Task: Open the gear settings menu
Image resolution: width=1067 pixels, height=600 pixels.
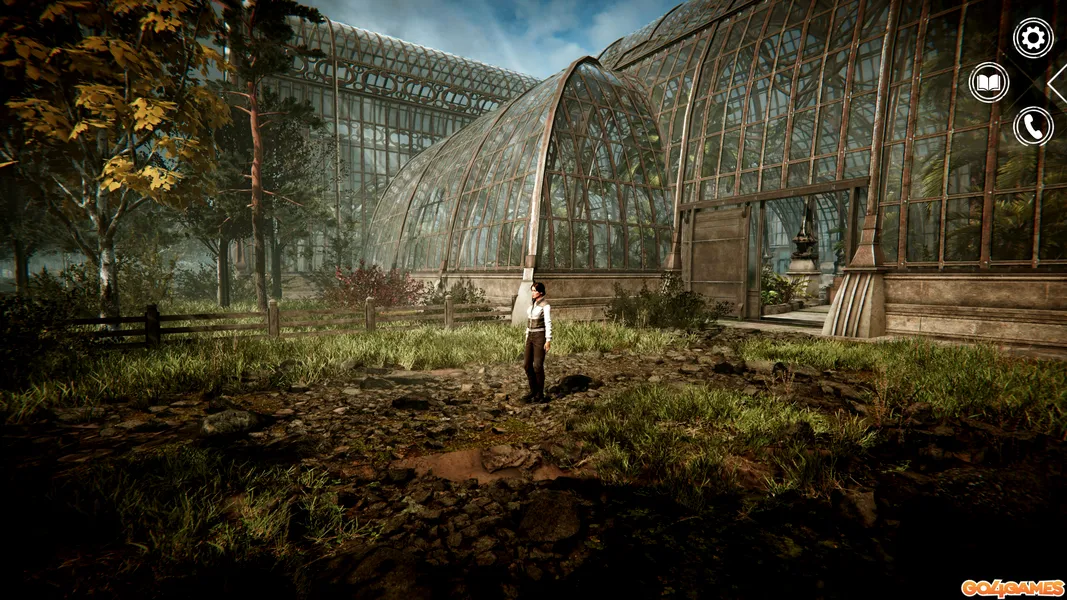Action: tap(1033, 38)
